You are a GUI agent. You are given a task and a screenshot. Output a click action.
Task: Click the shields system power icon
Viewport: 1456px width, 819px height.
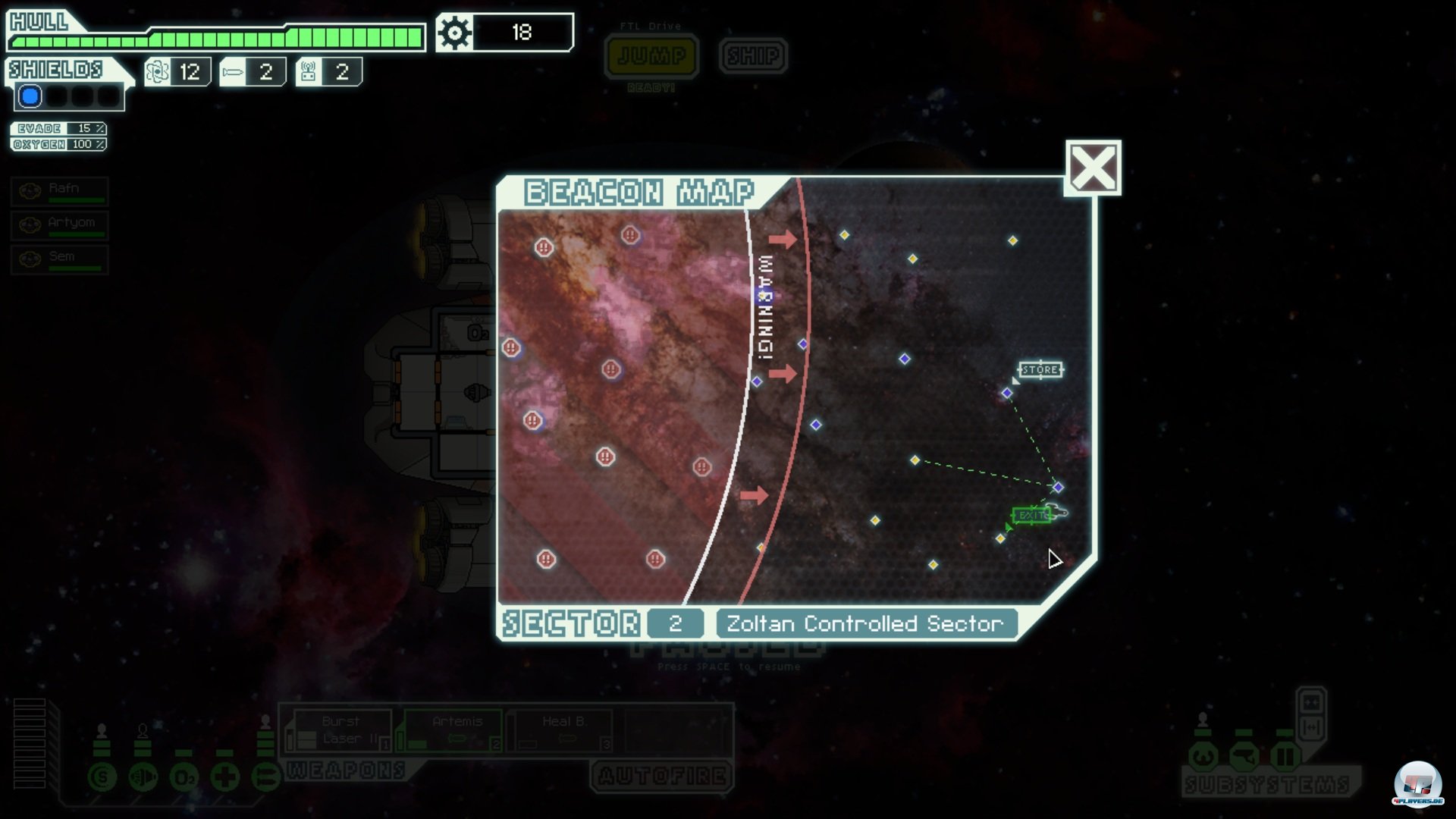tap(102, 777)
